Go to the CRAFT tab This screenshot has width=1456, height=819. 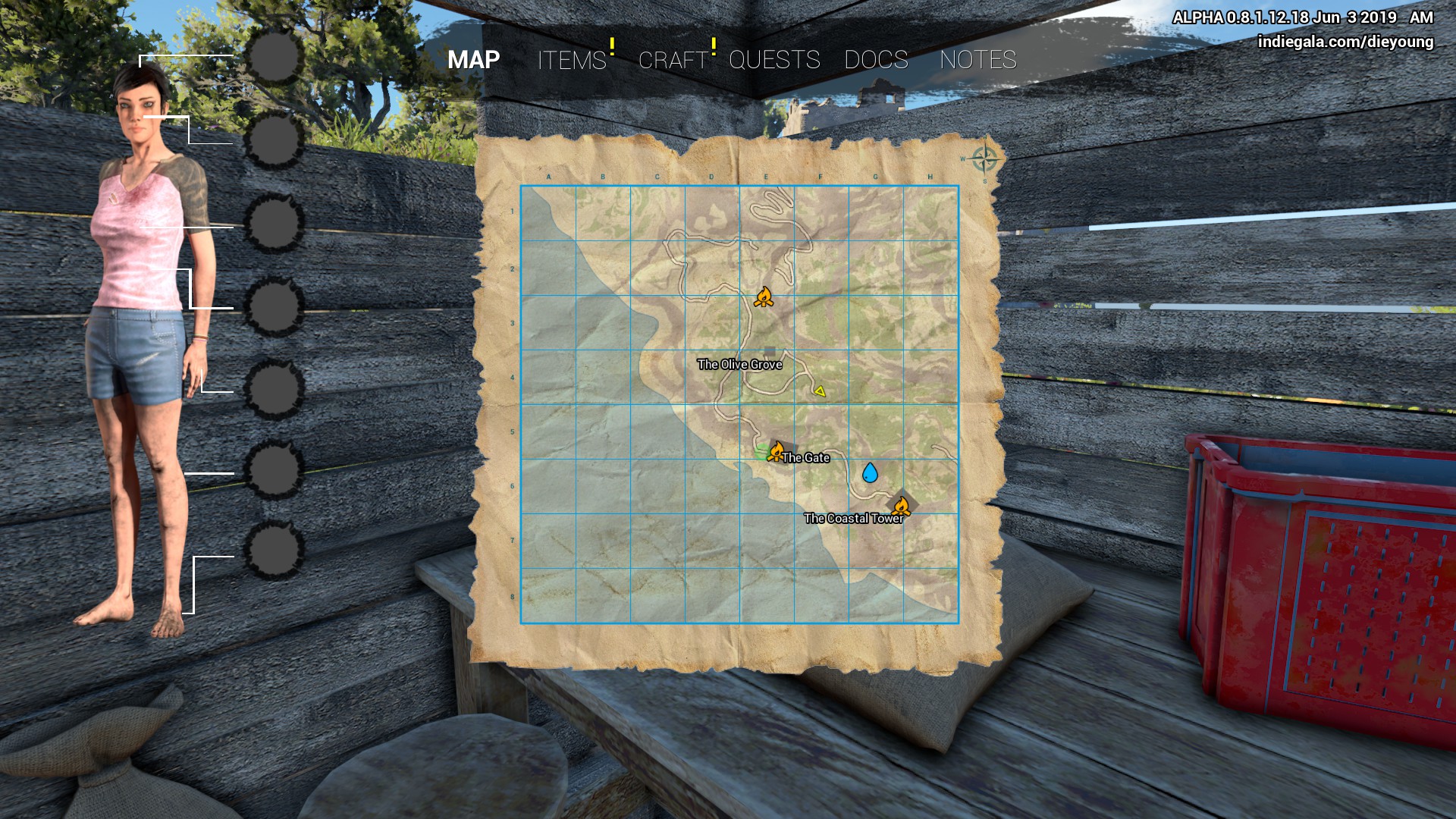(673, 60)
